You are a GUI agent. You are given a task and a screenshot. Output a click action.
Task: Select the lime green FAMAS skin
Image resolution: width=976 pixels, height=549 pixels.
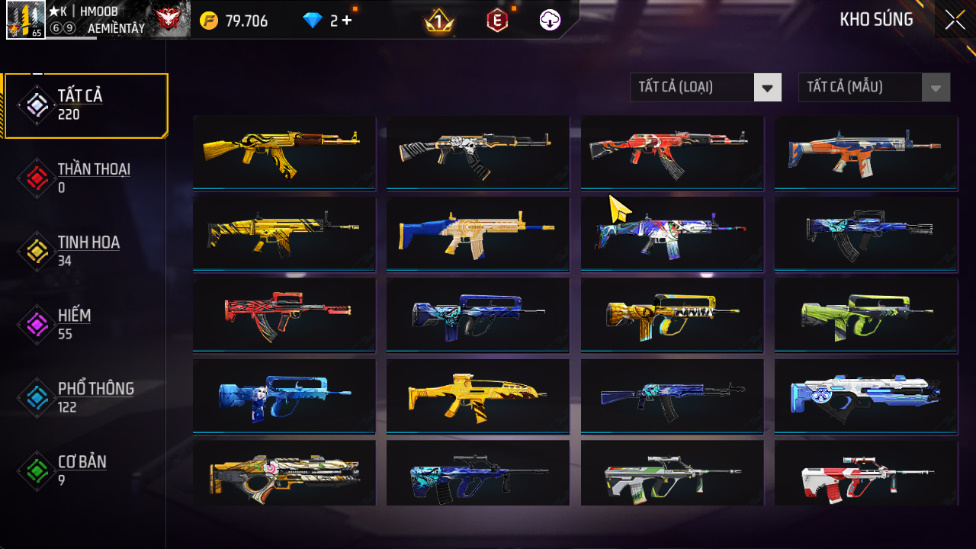(x=866, y=313)
